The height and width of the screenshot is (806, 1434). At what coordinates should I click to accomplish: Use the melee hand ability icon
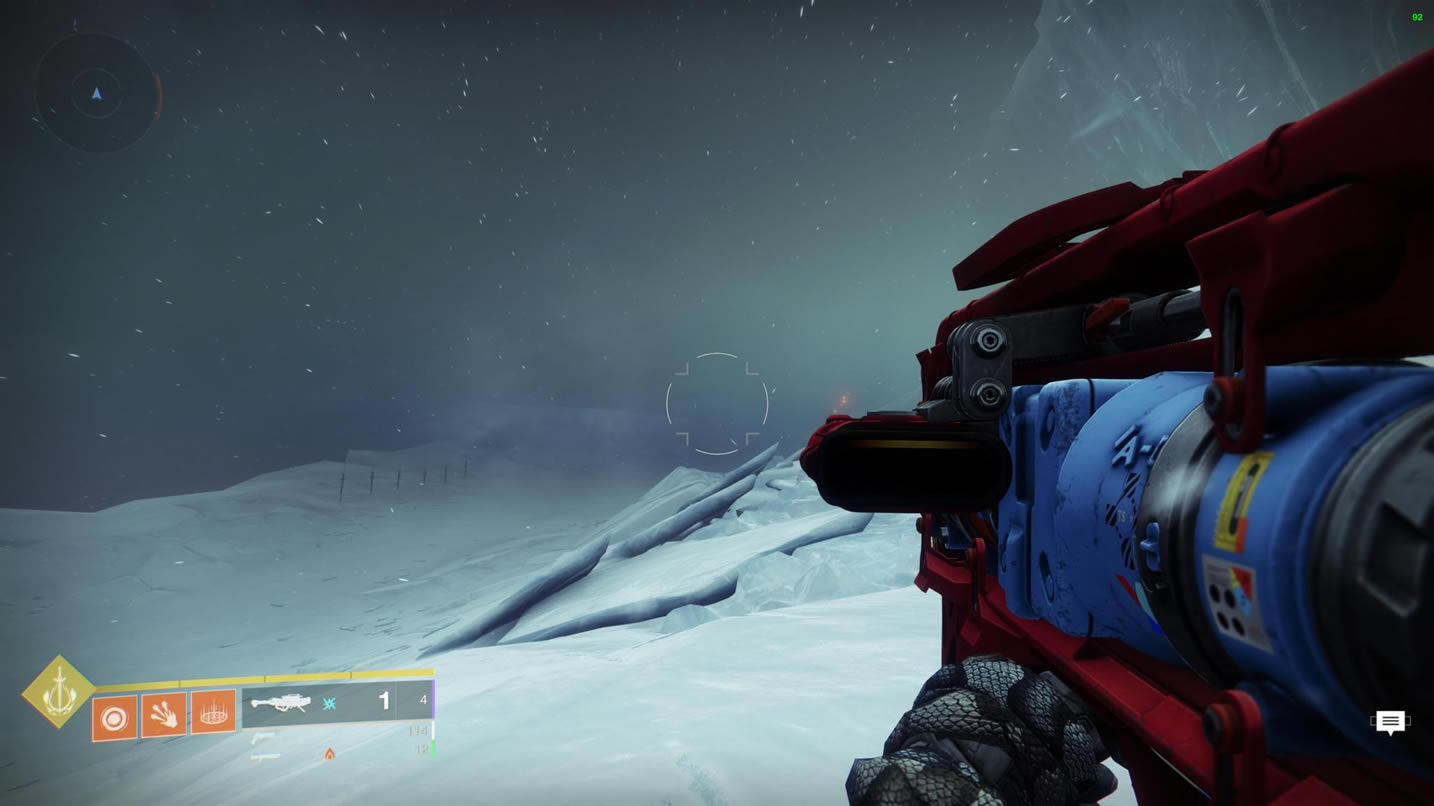pyautogui.click(x=164, y=716)
